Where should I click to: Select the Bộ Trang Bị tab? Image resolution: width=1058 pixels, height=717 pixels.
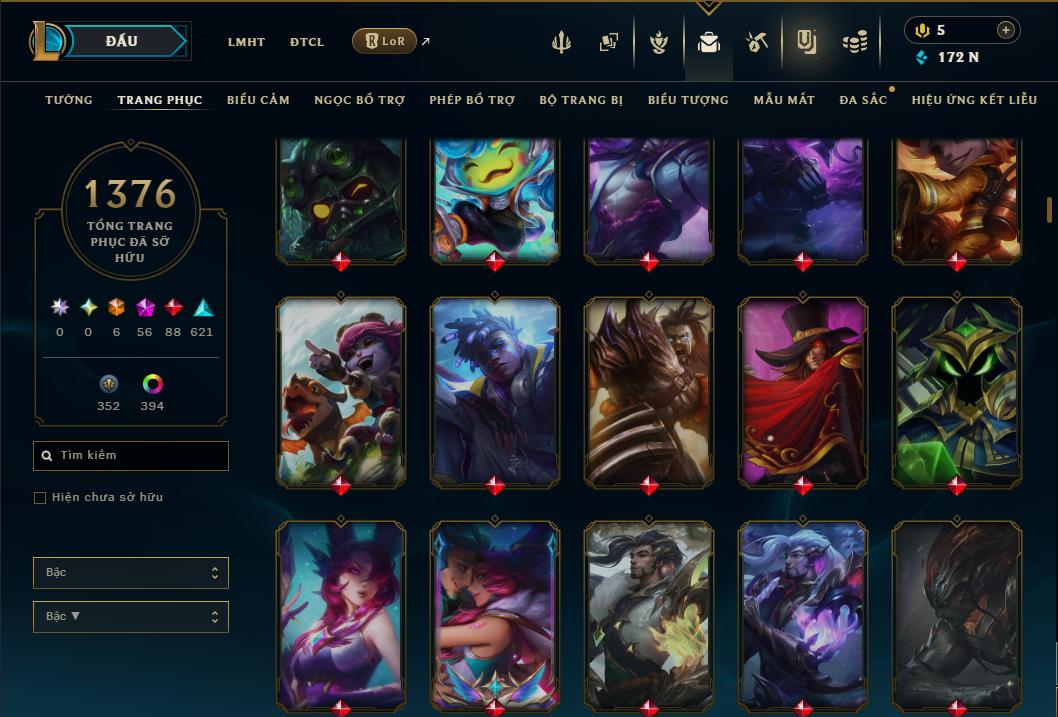[581, 100]
